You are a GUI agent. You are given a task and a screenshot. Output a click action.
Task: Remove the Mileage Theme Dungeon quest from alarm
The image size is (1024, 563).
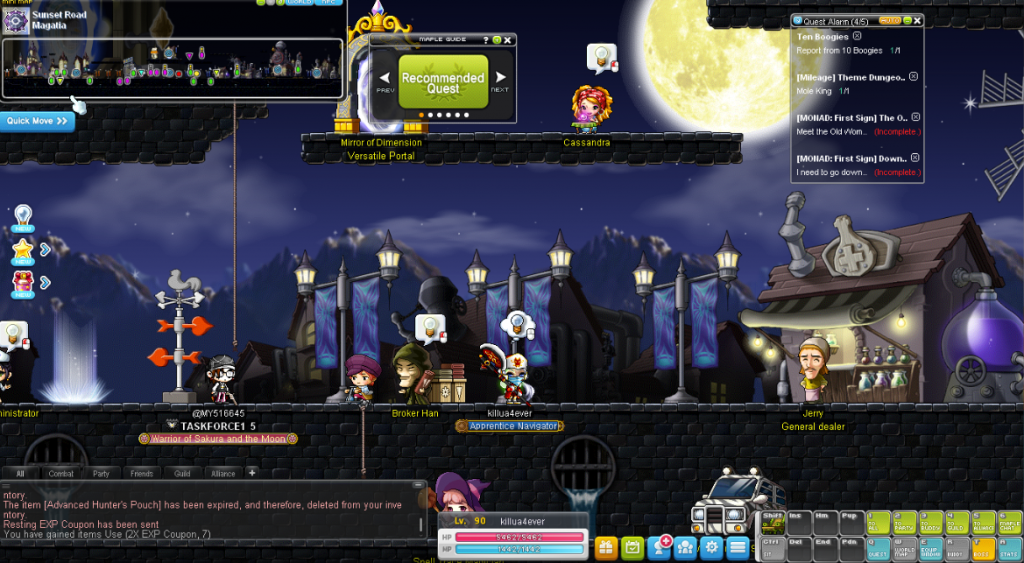tap(913, 76)
